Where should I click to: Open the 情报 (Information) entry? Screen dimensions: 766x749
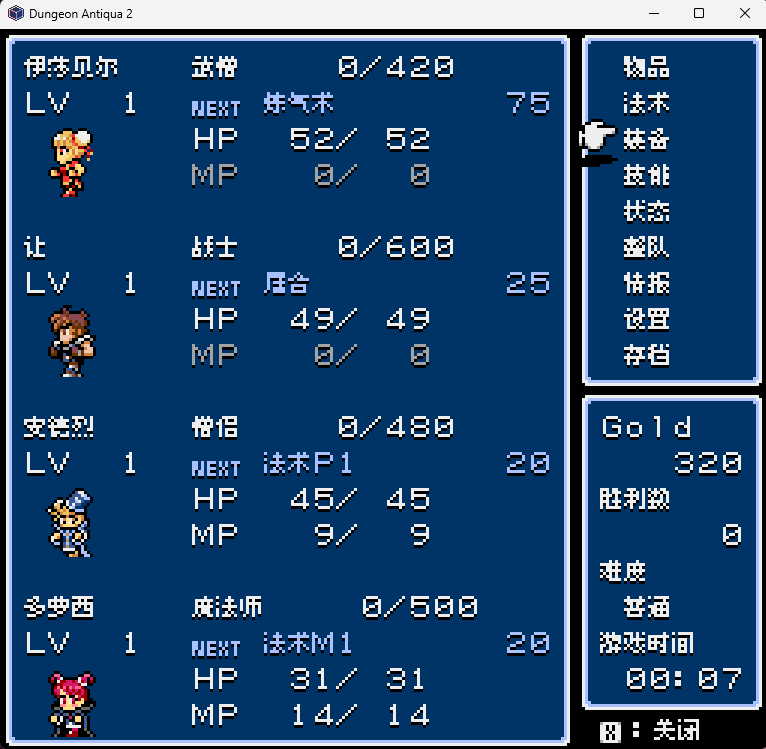(646, 284)
